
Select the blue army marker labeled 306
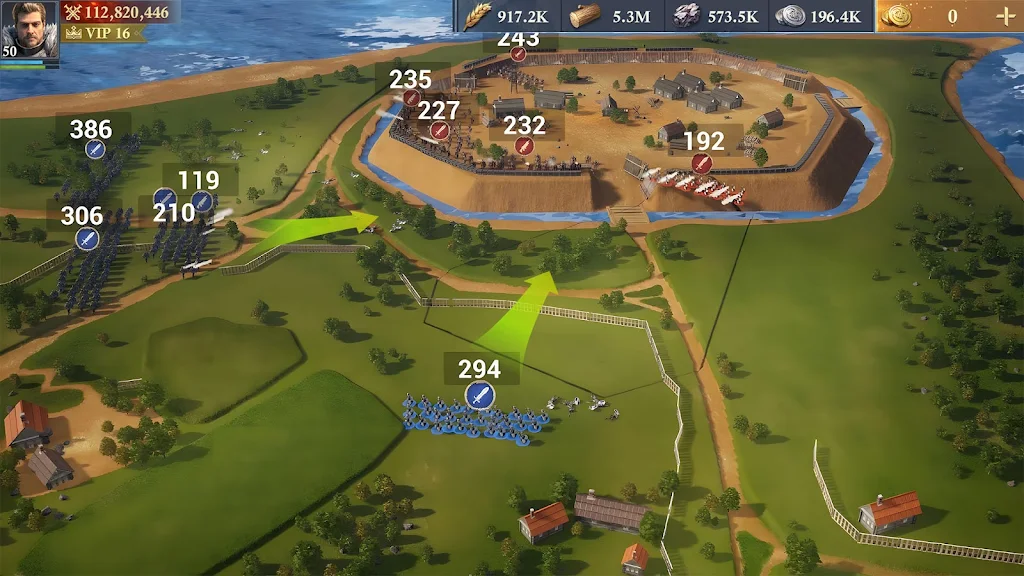(86, 238)
